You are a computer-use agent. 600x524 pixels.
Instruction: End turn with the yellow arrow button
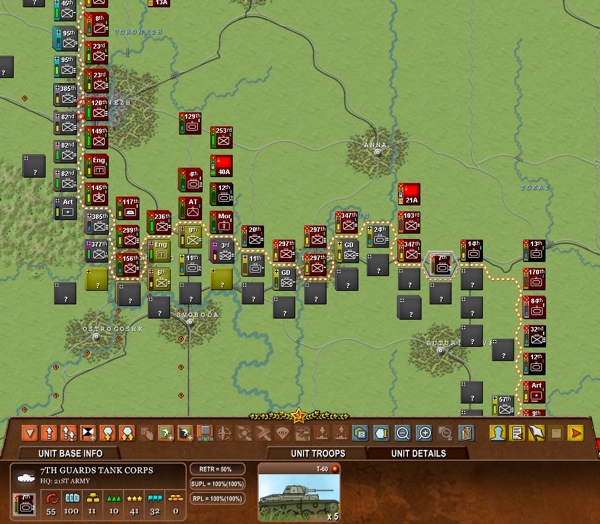[x=575, y=433]
